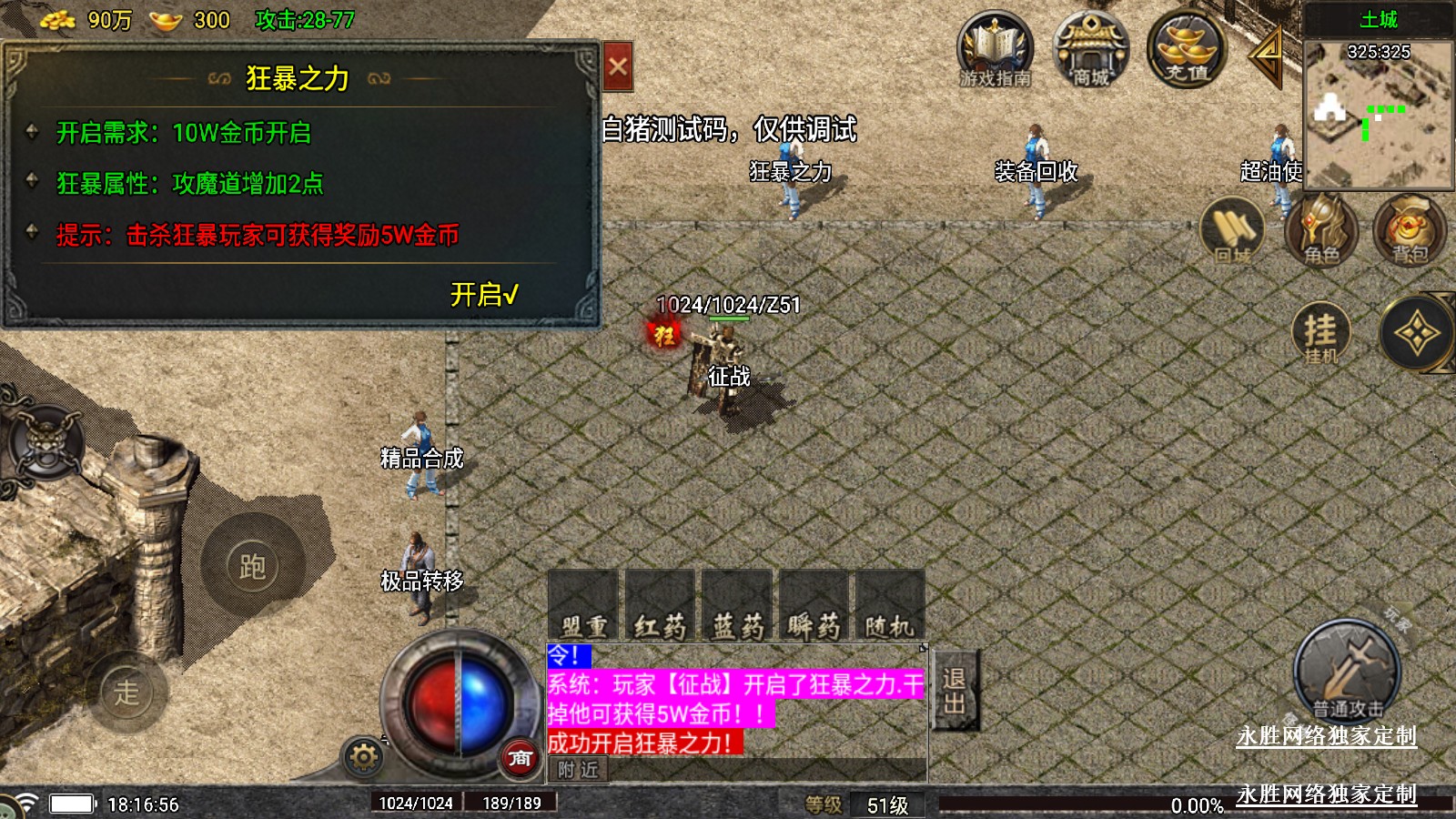The image size is (1456, 819).
Task: Use the 盟重 teleport slot
Action: click(583, 606)
